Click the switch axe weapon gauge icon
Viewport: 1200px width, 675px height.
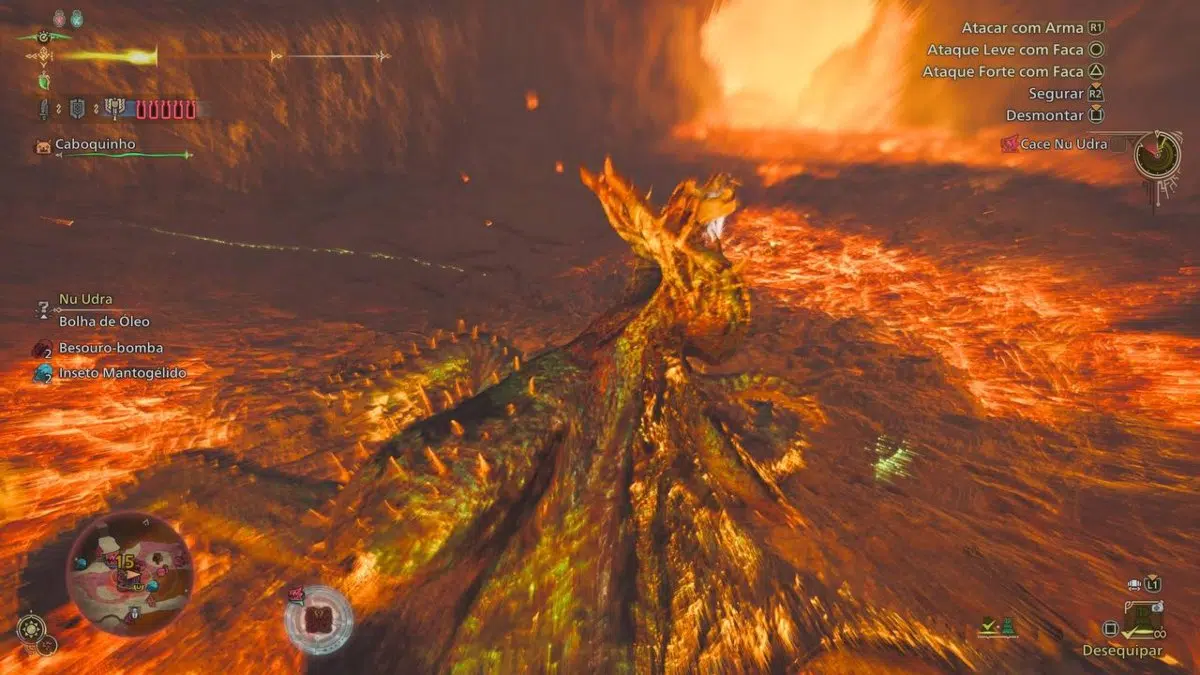pos(114,108)
